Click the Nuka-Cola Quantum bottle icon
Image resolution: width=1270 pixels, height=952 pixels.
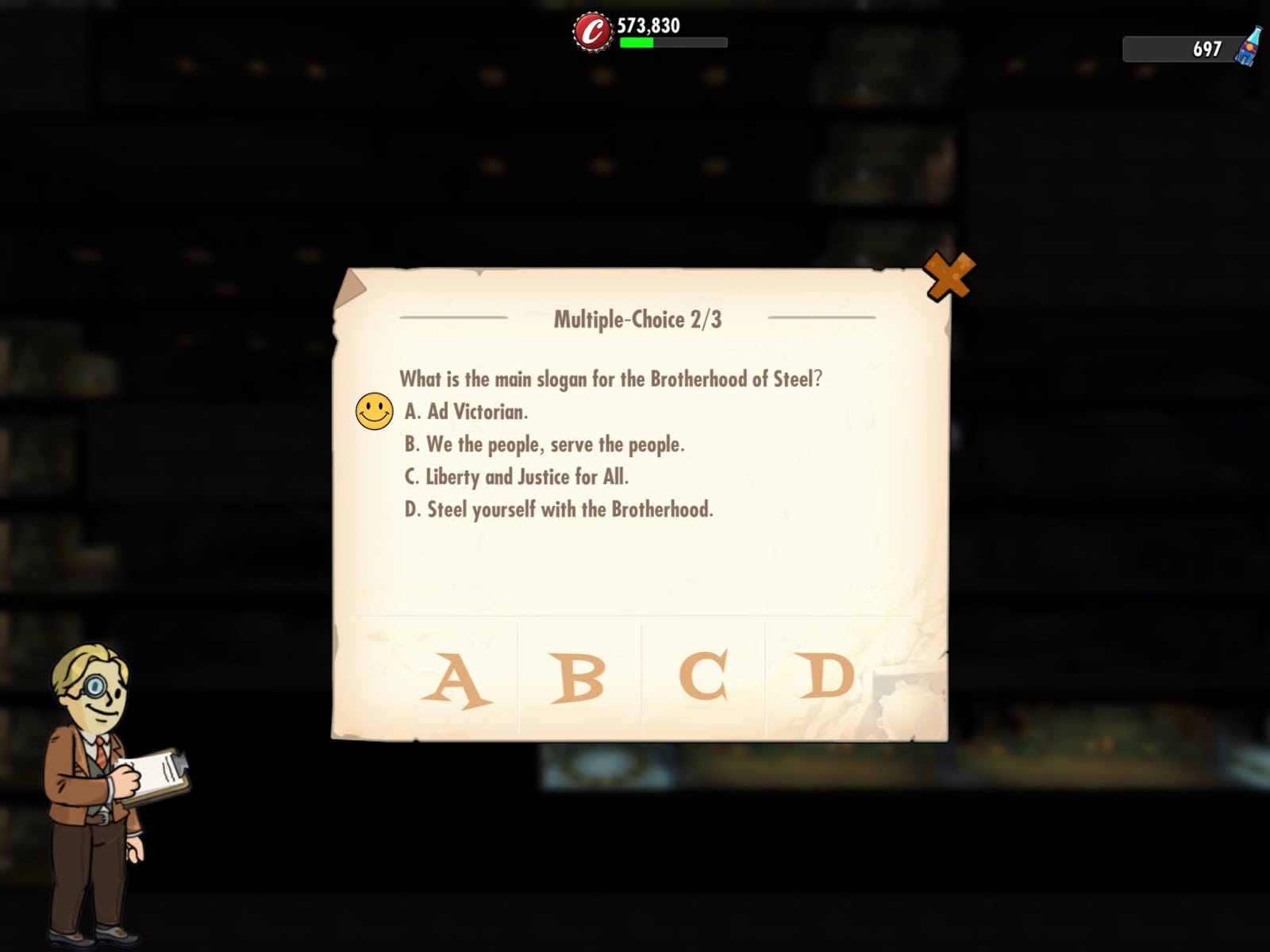[x=1250, y=49]
